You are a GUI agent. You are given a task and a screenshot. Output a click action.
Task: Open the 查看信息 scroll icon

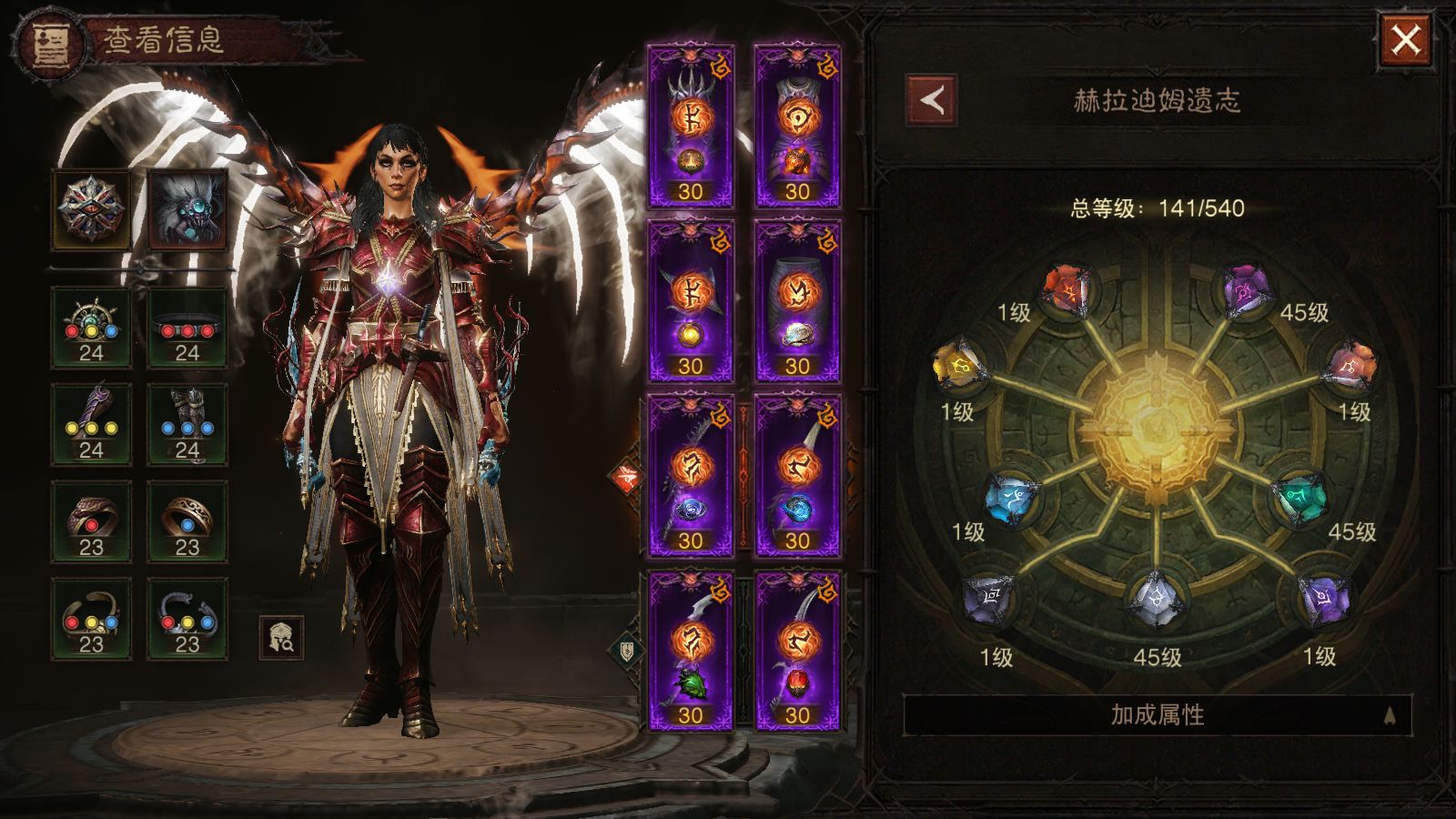(52, 42)
